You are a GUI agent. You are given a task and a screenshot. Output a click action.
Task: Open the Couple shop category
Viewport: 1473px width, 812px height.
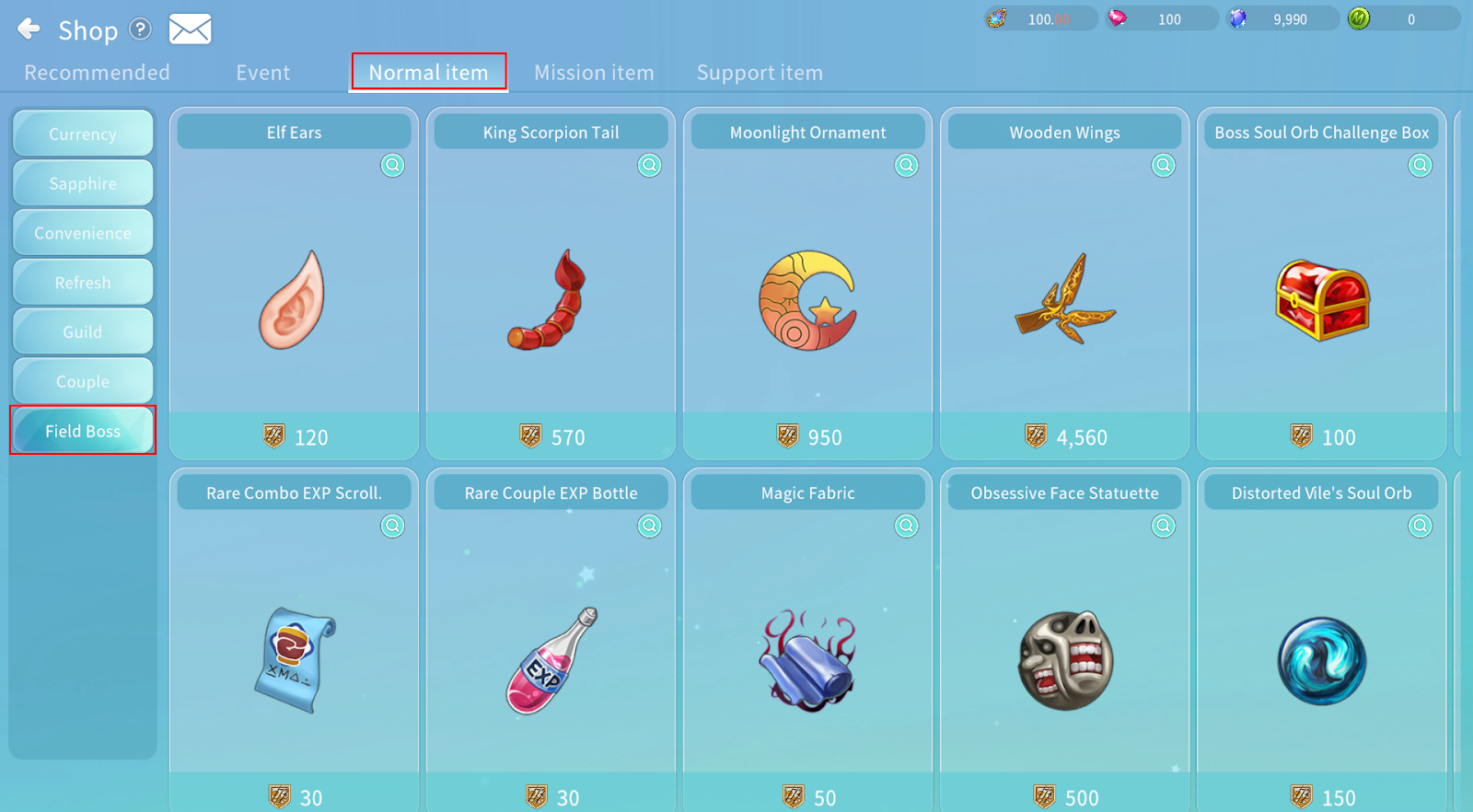tap(83, 381)
